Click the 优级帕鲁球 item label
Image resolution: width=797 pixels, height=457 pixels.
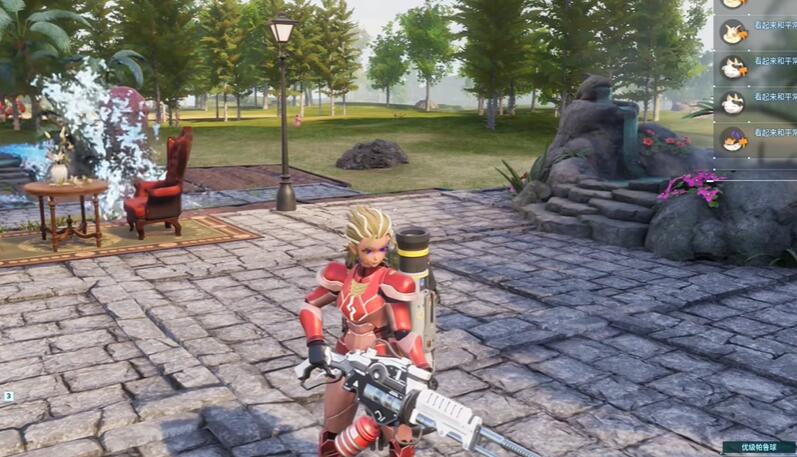(759, 447)
